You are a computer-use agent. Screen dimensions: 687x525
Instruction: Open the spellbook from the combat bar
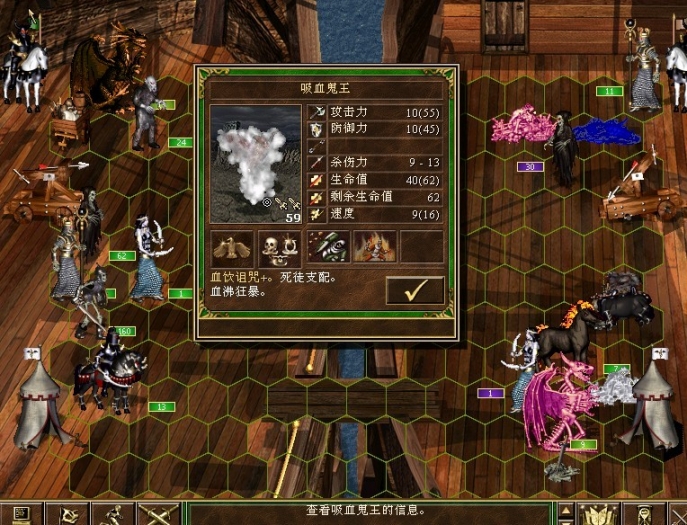click(x=598, y=514)
